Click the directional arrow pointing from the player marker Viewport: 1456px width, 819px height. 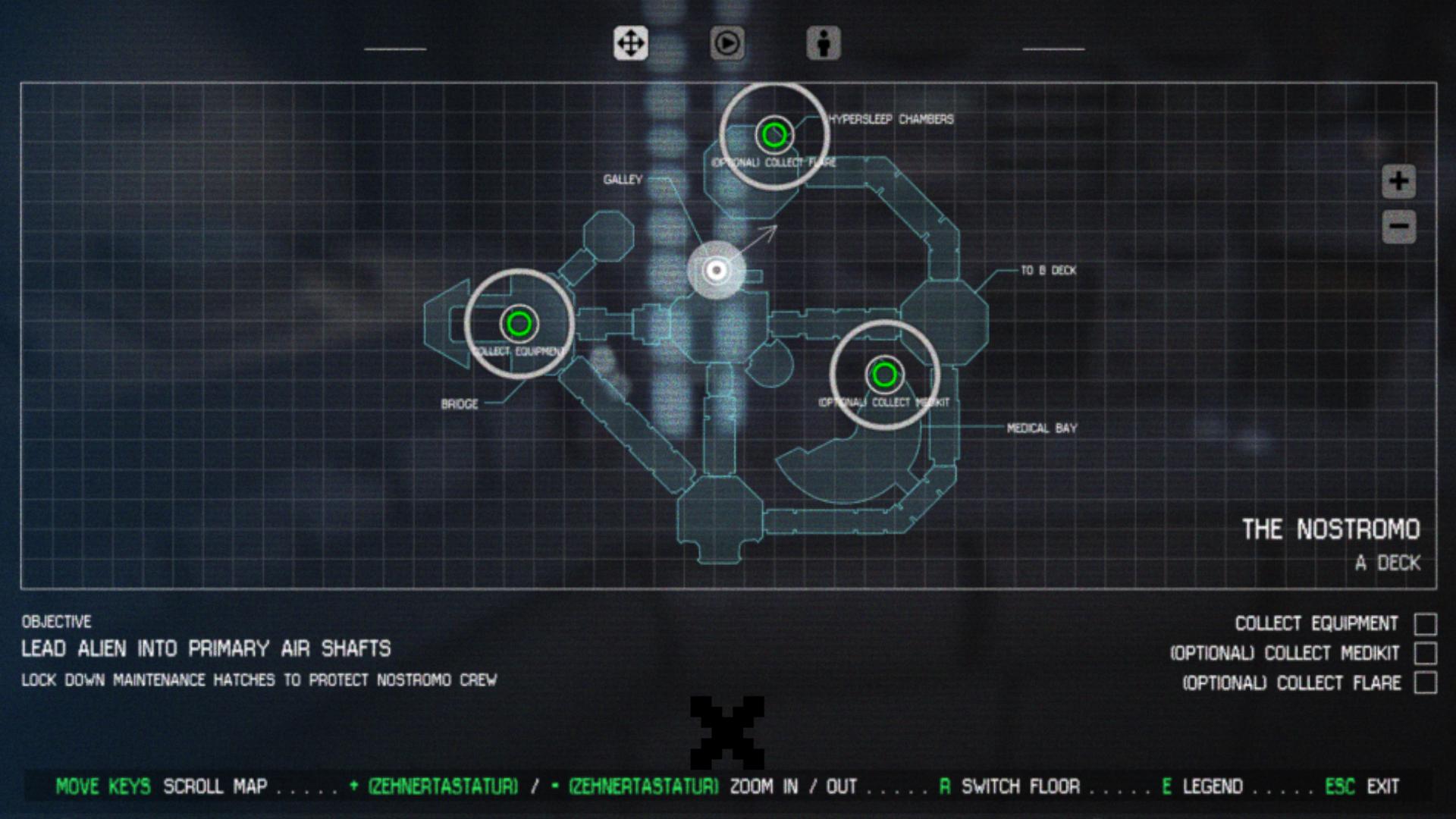(758, 239)
